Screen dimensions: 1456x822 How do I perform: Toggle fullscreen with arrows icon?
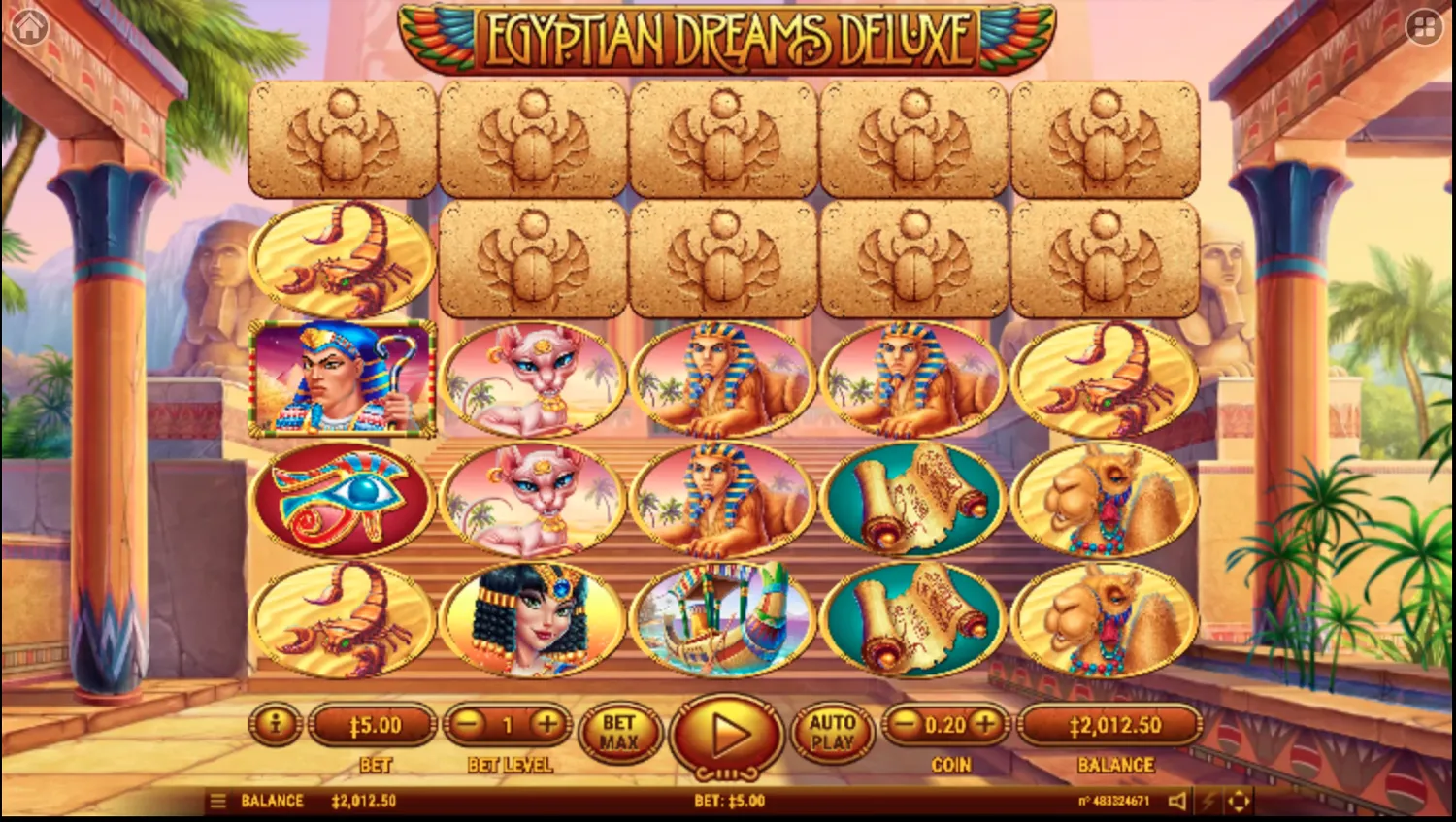tap(1240, 801)
